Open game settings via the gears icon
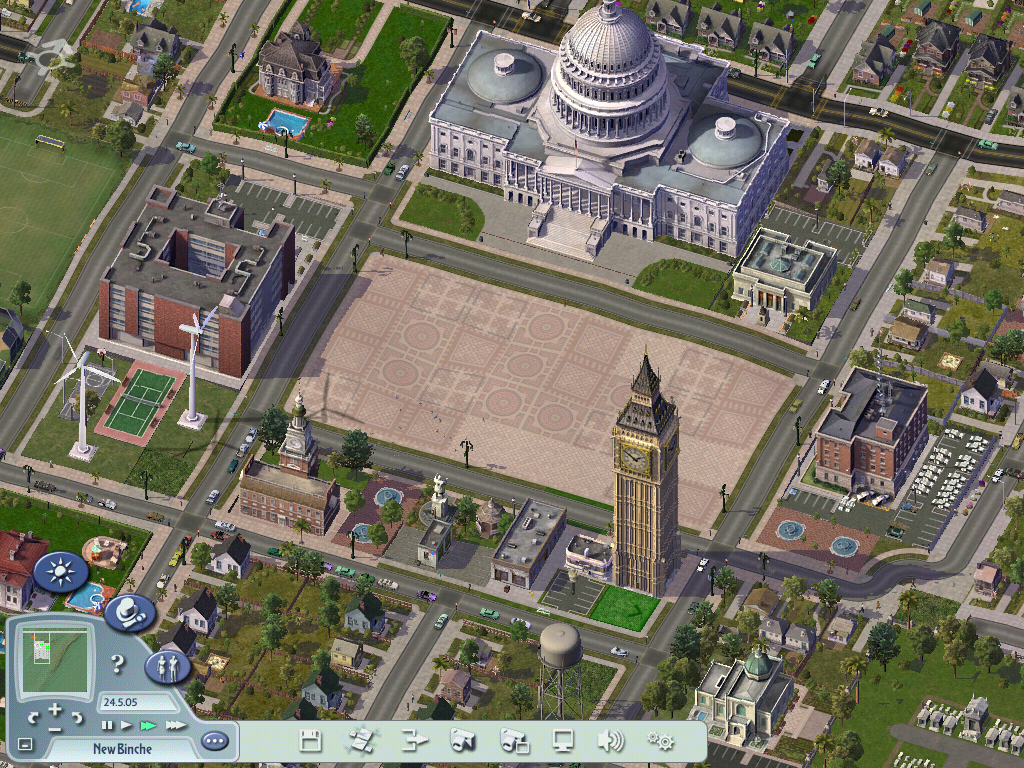 (660, 741)
